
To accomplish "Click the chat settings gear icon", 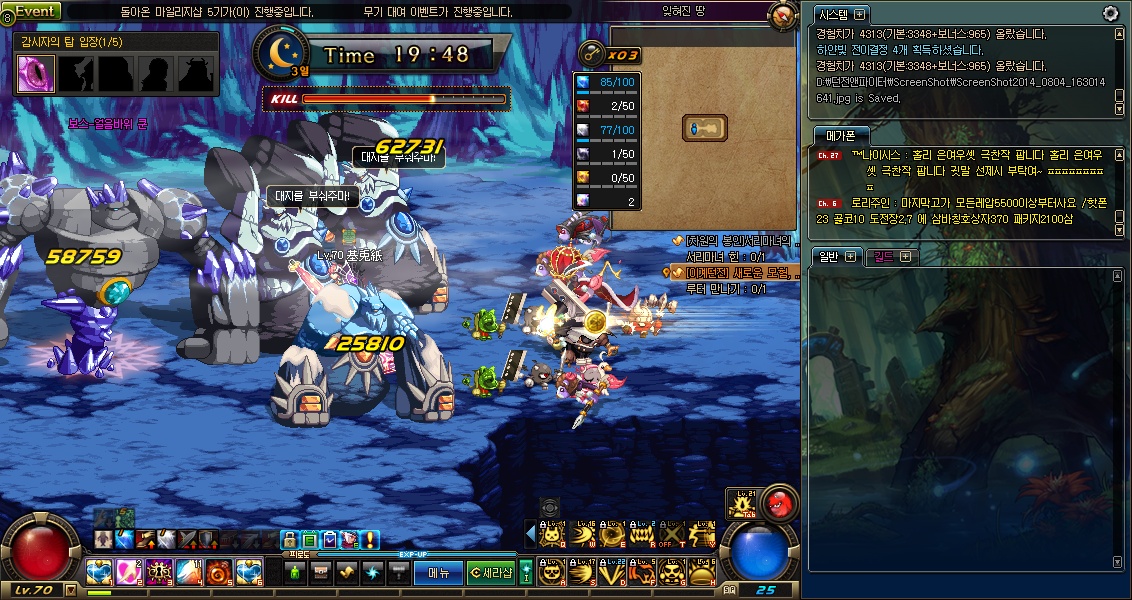I will click(1110, 13).
